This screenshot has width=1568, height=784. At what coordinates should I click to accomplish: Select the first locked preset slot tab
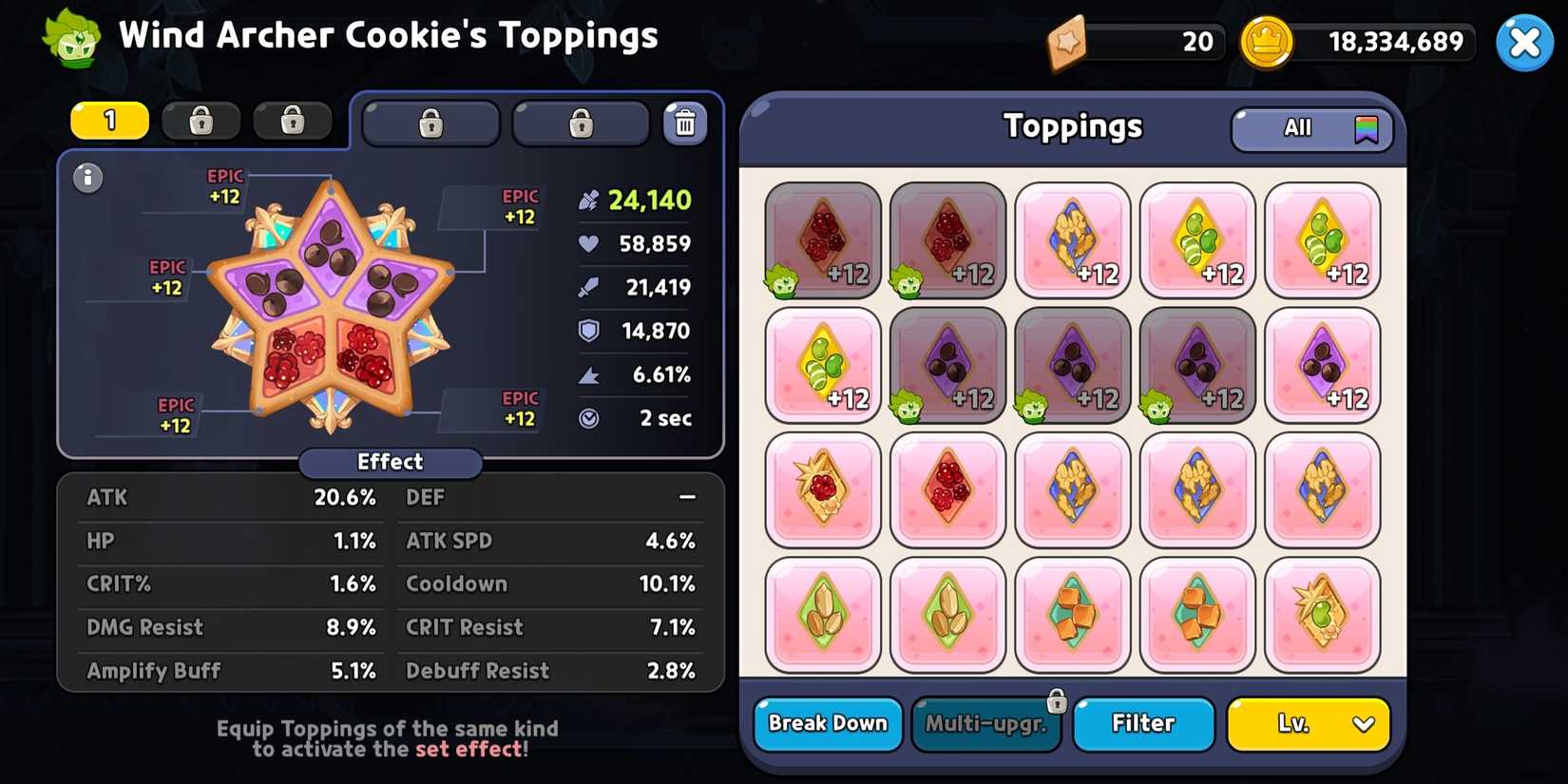[201, 121]
